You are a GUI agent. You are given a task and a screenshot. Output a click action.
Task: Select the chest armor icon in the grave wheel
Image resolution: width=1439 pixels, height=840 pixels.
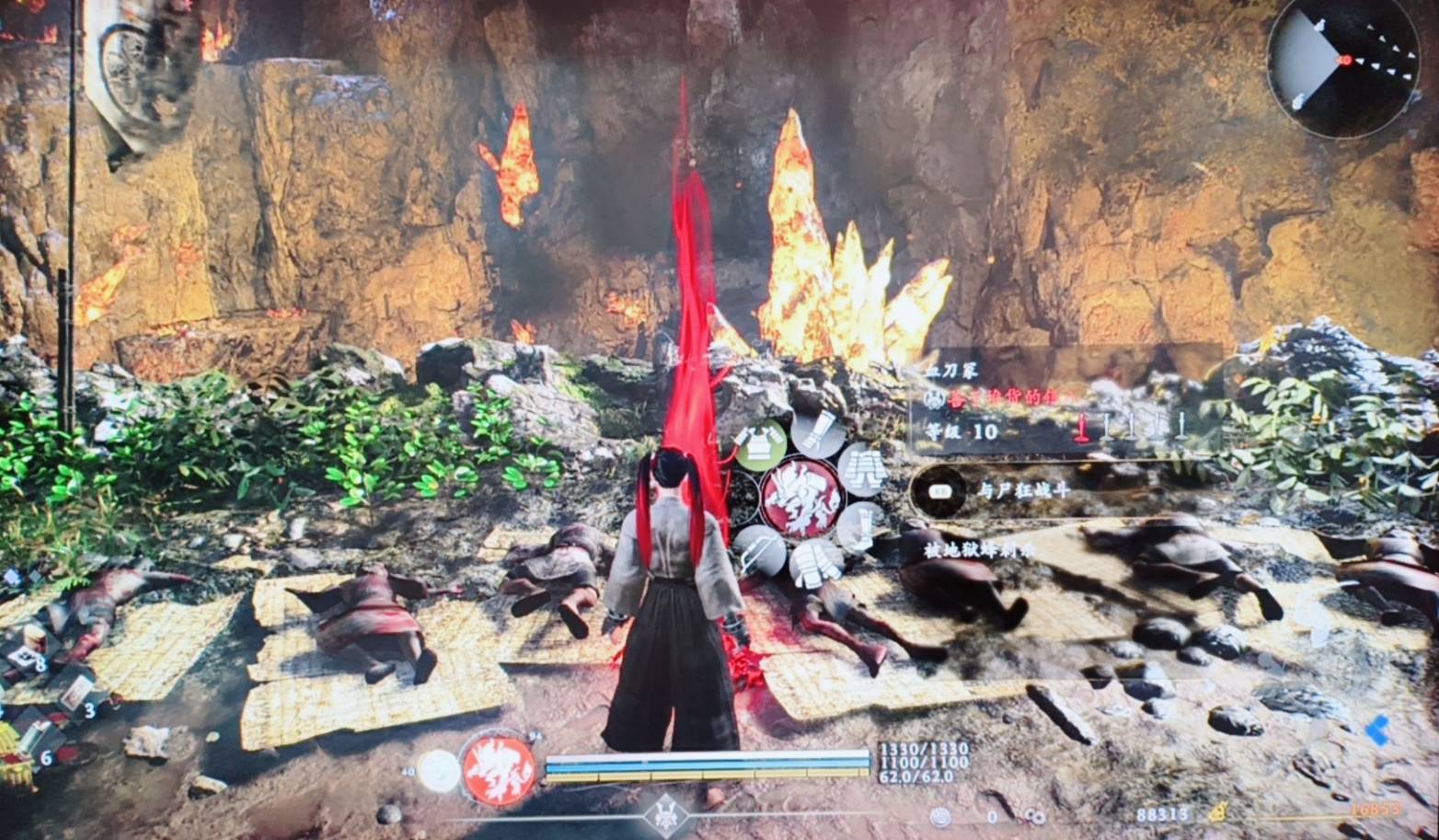761,445
